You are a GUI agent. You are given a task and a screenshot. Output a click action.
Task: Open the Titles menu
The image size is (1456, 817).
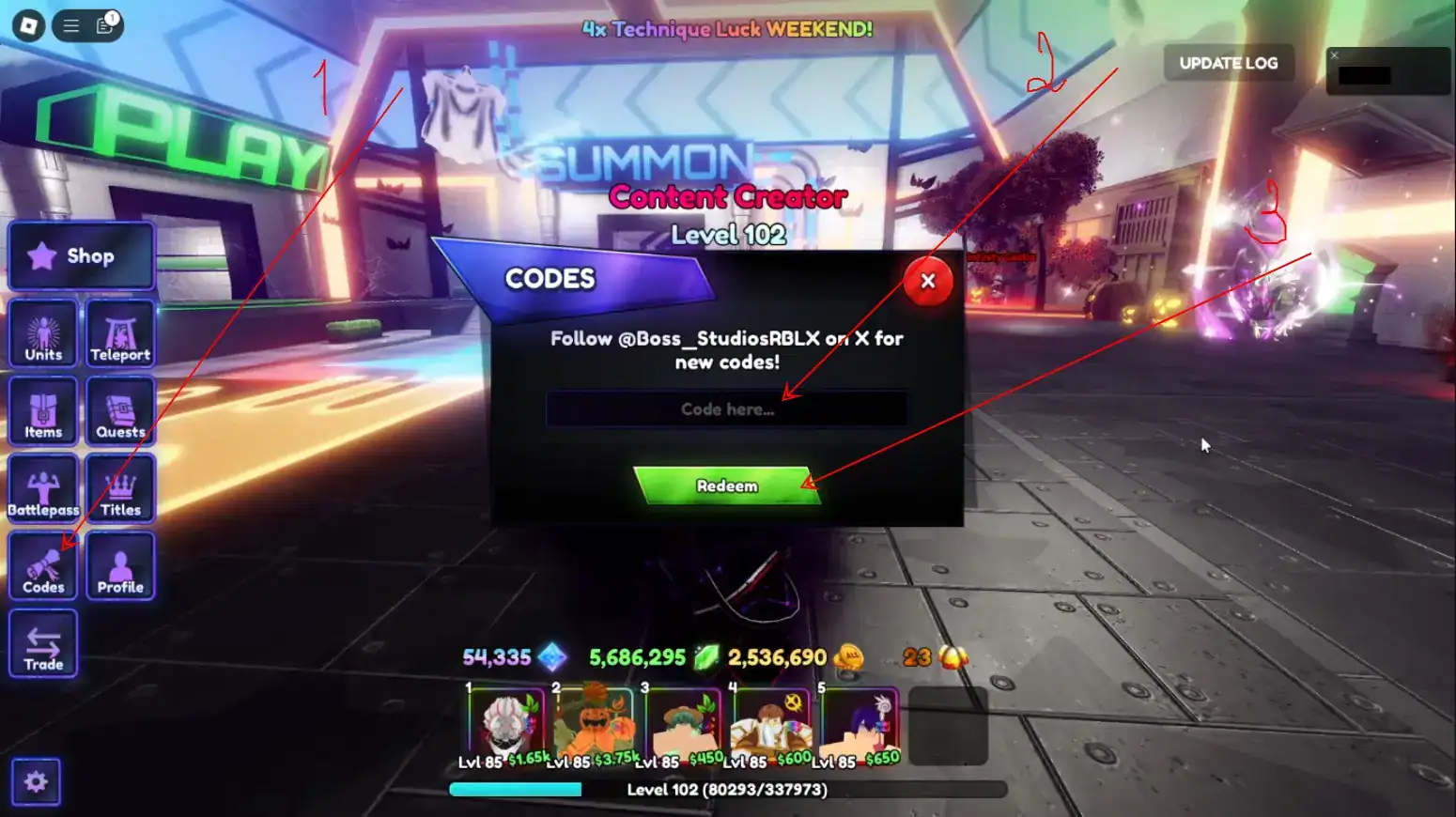click(x=119, y=487)
